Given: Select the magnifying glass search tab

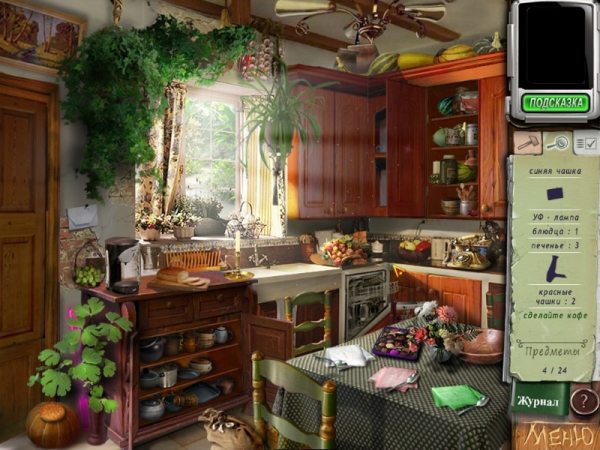Looking at the screenshot, I should click(556, 143).
